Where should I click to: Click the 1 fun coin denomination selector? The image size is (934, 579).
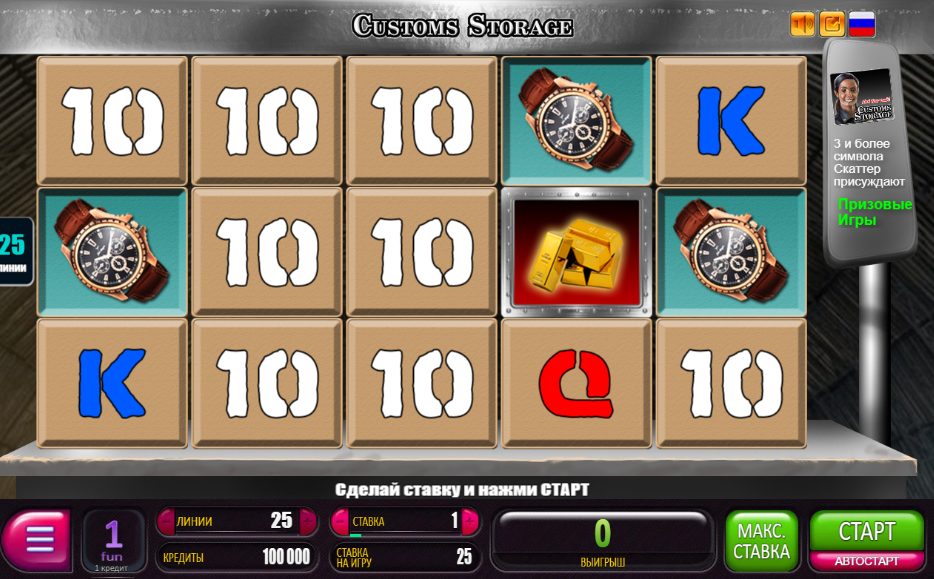click(113, 541)
